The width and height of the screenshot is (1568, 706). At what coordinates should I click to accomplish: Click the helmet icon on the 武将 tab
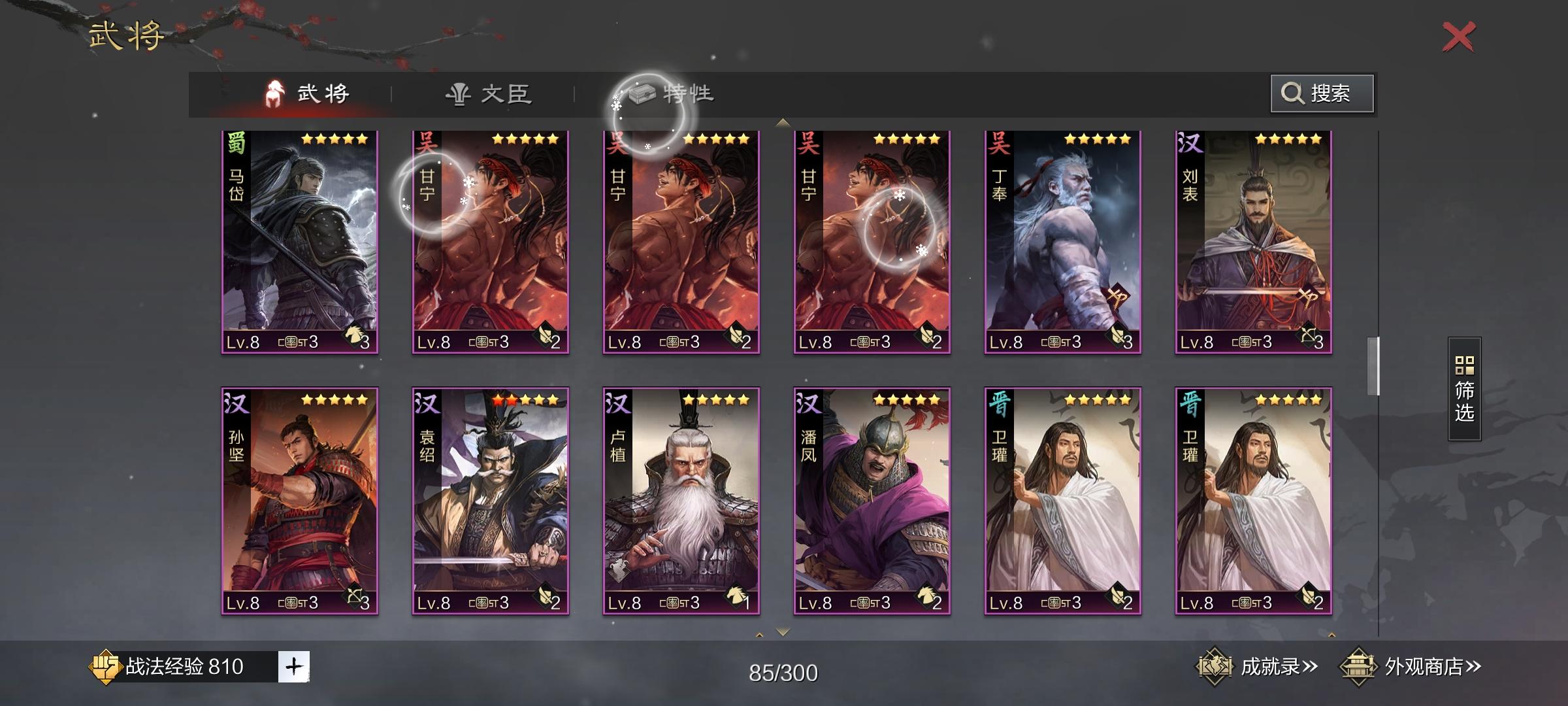coord(274,93)
